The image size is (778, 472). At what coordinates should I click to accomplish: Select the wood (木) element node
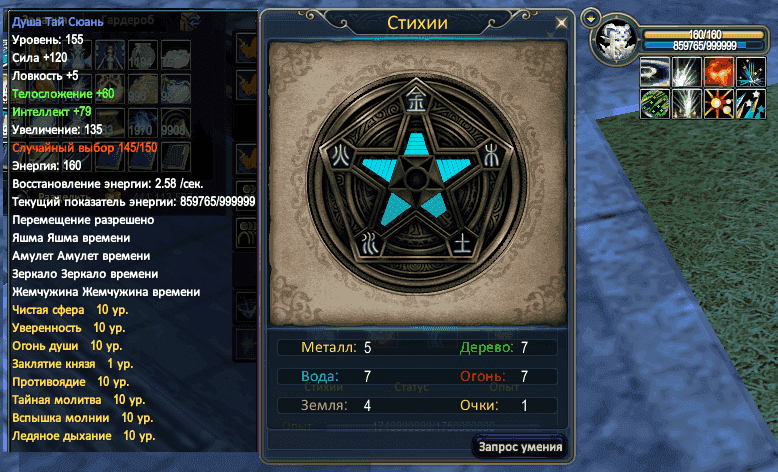click(489, 153)
